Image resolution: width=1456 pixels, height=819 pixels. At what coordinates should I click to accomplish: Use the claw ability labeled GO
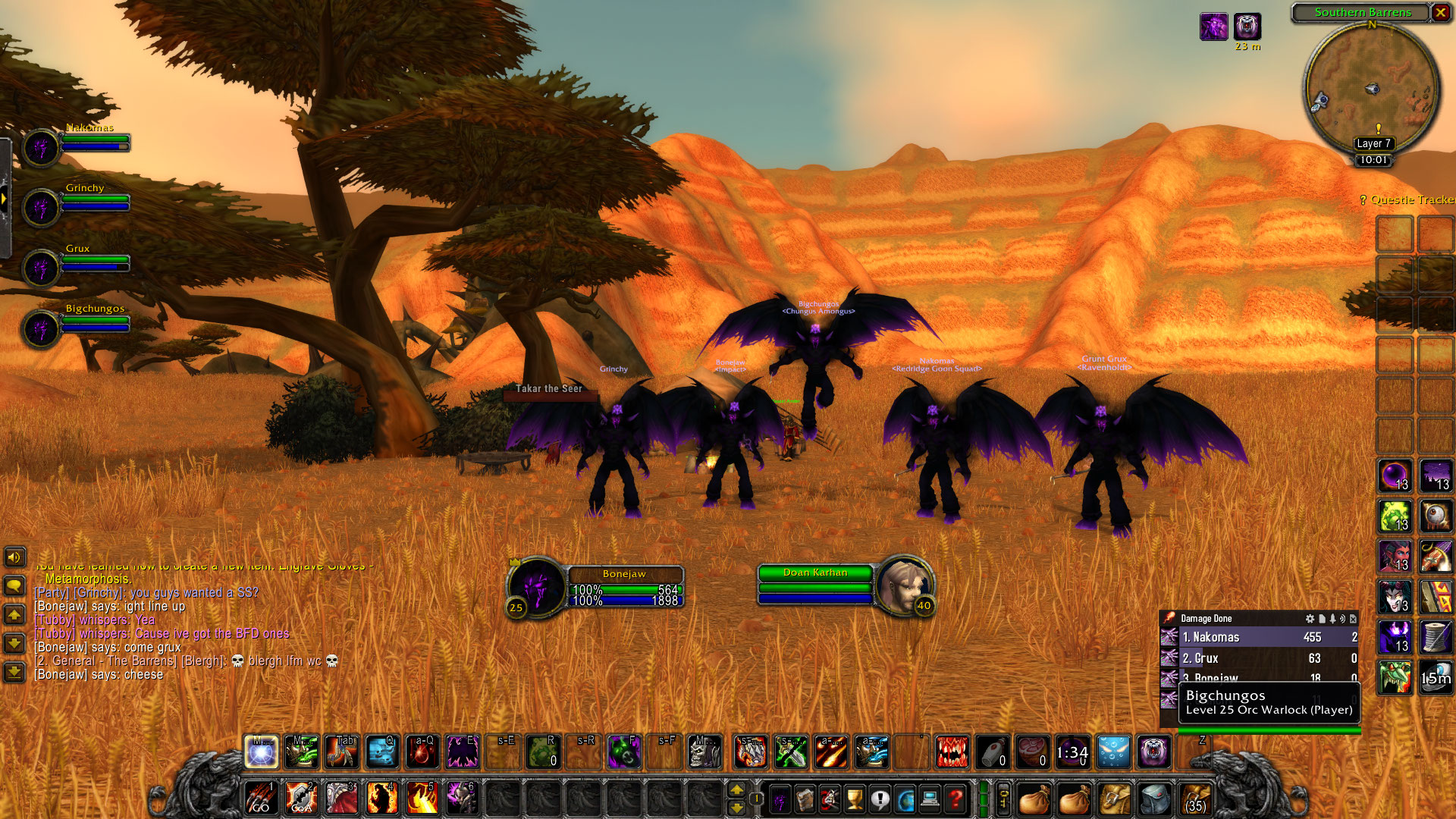pyautogui.click(x=261, y=798)
